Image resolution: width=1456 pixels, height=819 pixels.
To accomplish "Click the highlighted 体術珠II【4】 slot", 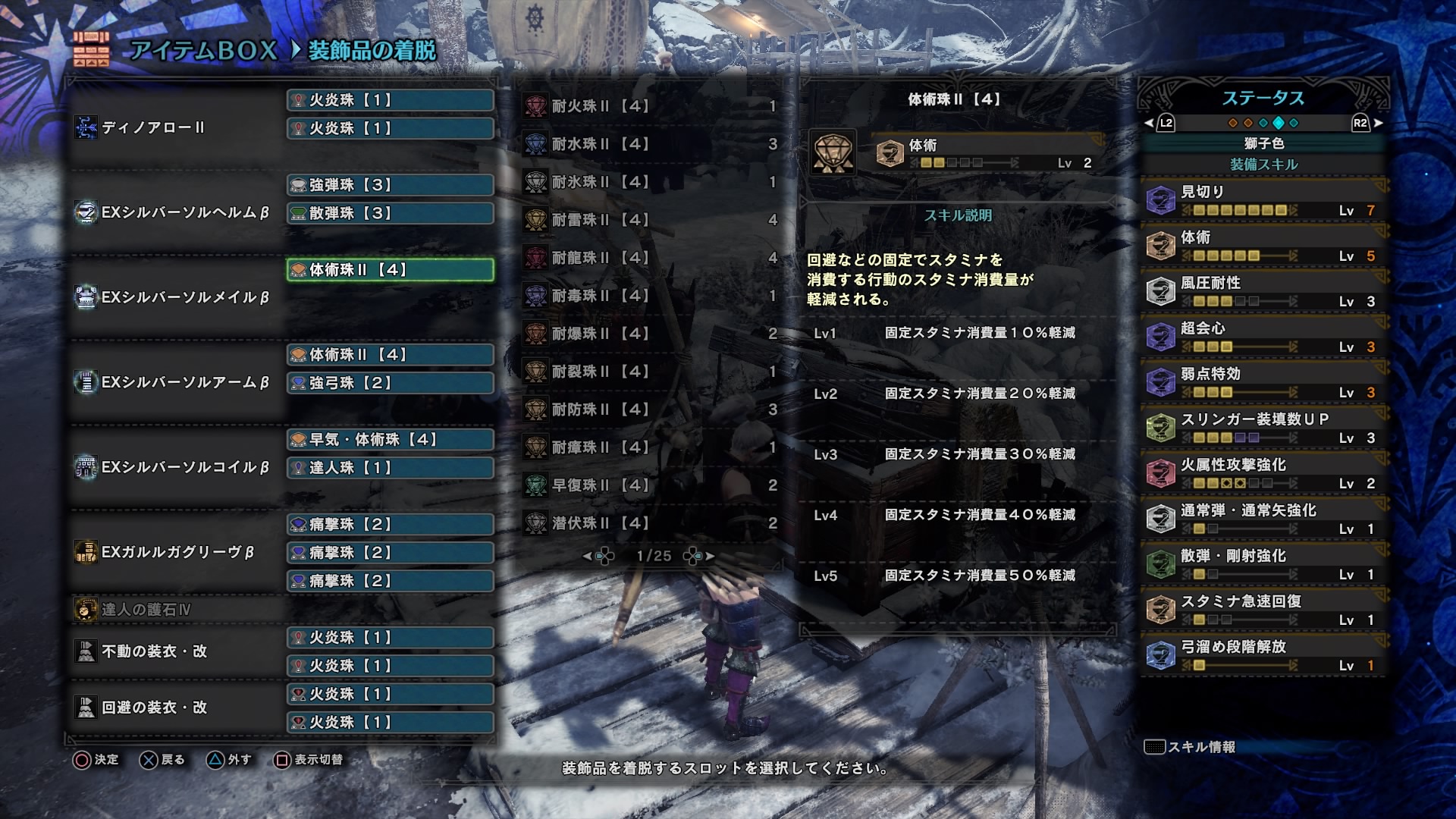I will click(389, 269).
